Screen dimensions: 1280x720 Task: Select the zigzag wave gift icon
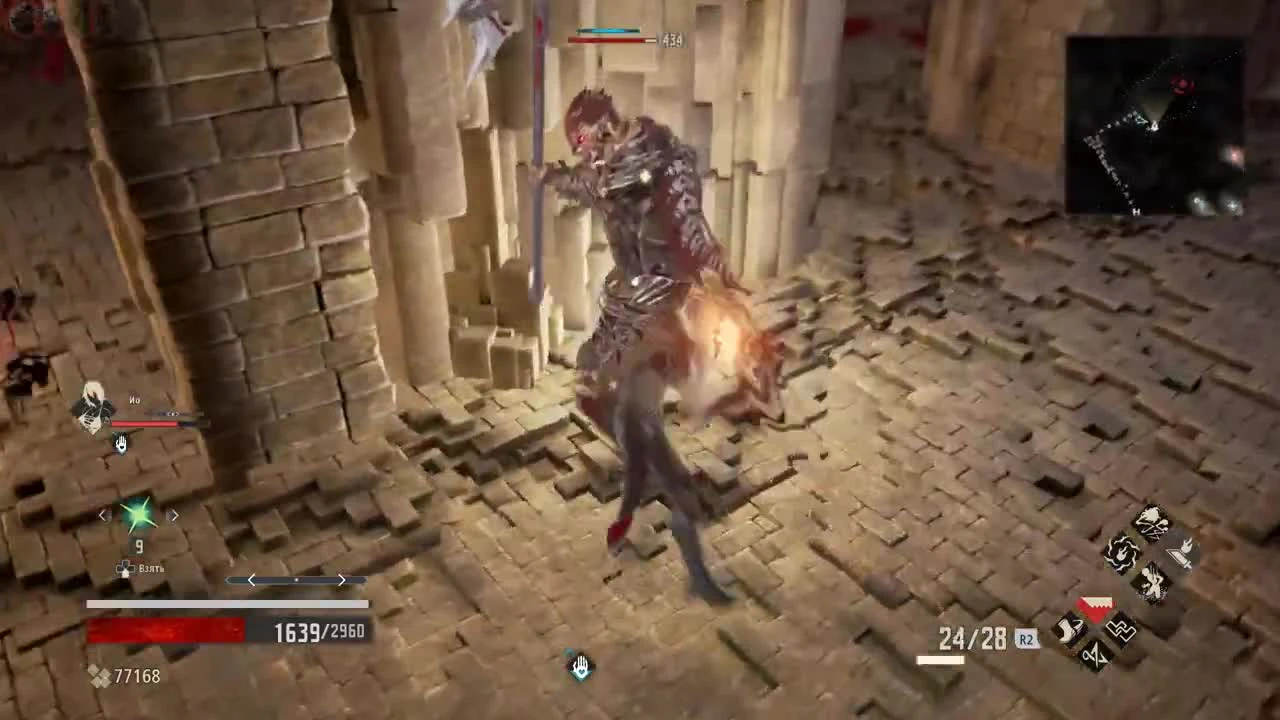pos(1095,655)
